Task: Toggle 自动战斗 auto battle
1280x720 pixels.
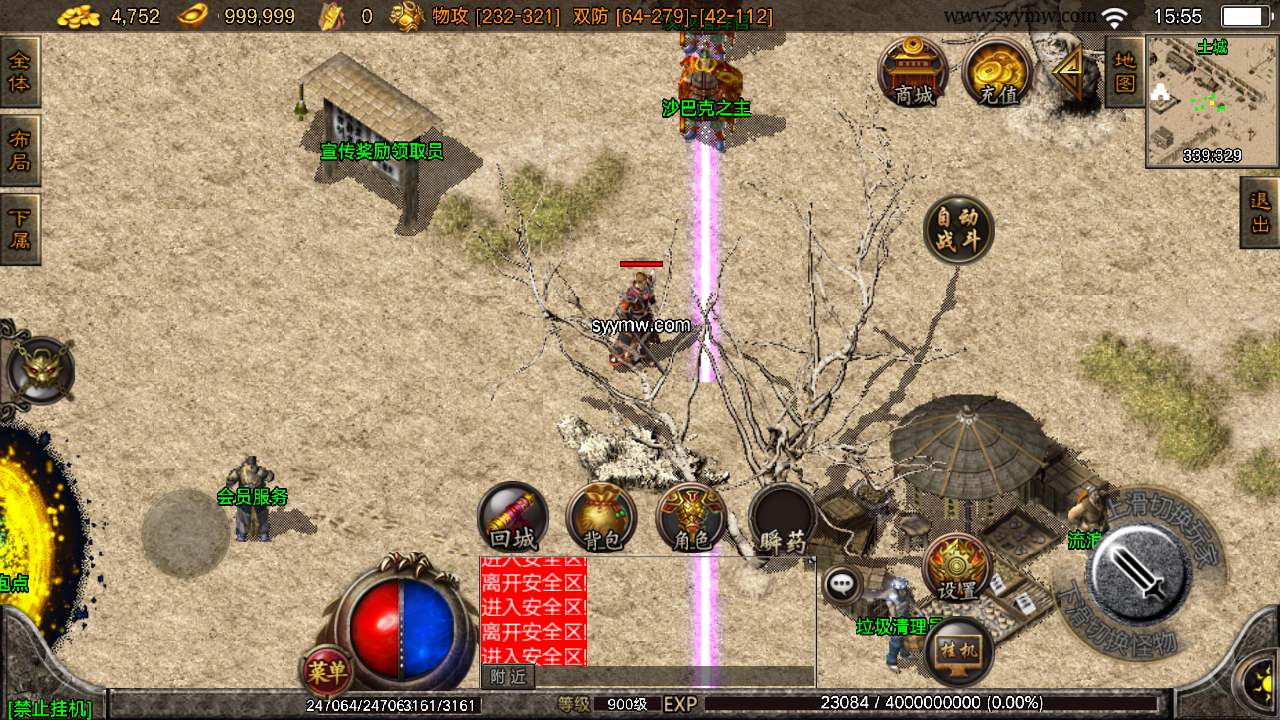Action: tap(958, 230)
